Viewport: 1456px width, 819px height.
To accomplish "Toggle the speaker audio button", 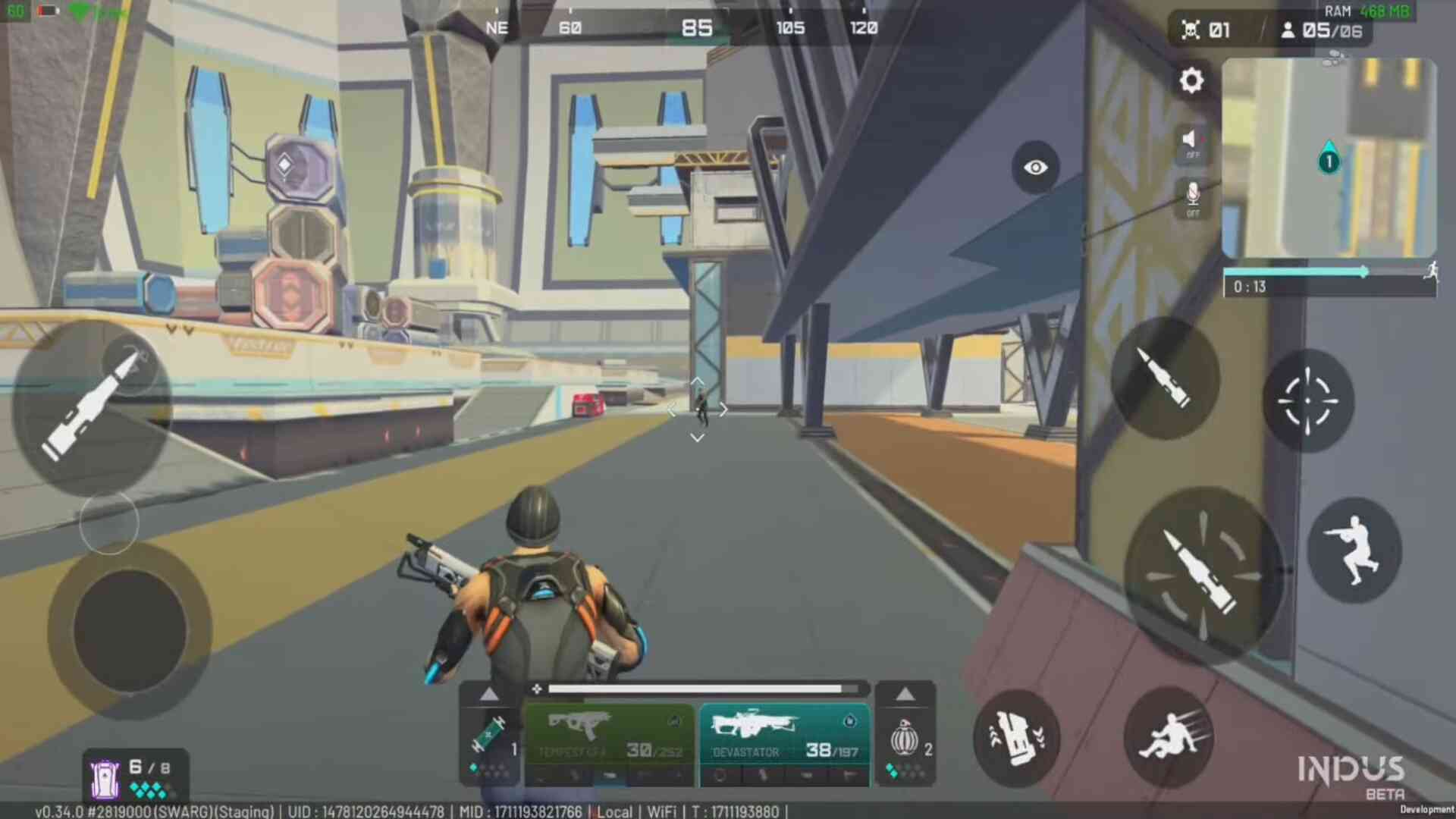I will tap(1192, 142).
